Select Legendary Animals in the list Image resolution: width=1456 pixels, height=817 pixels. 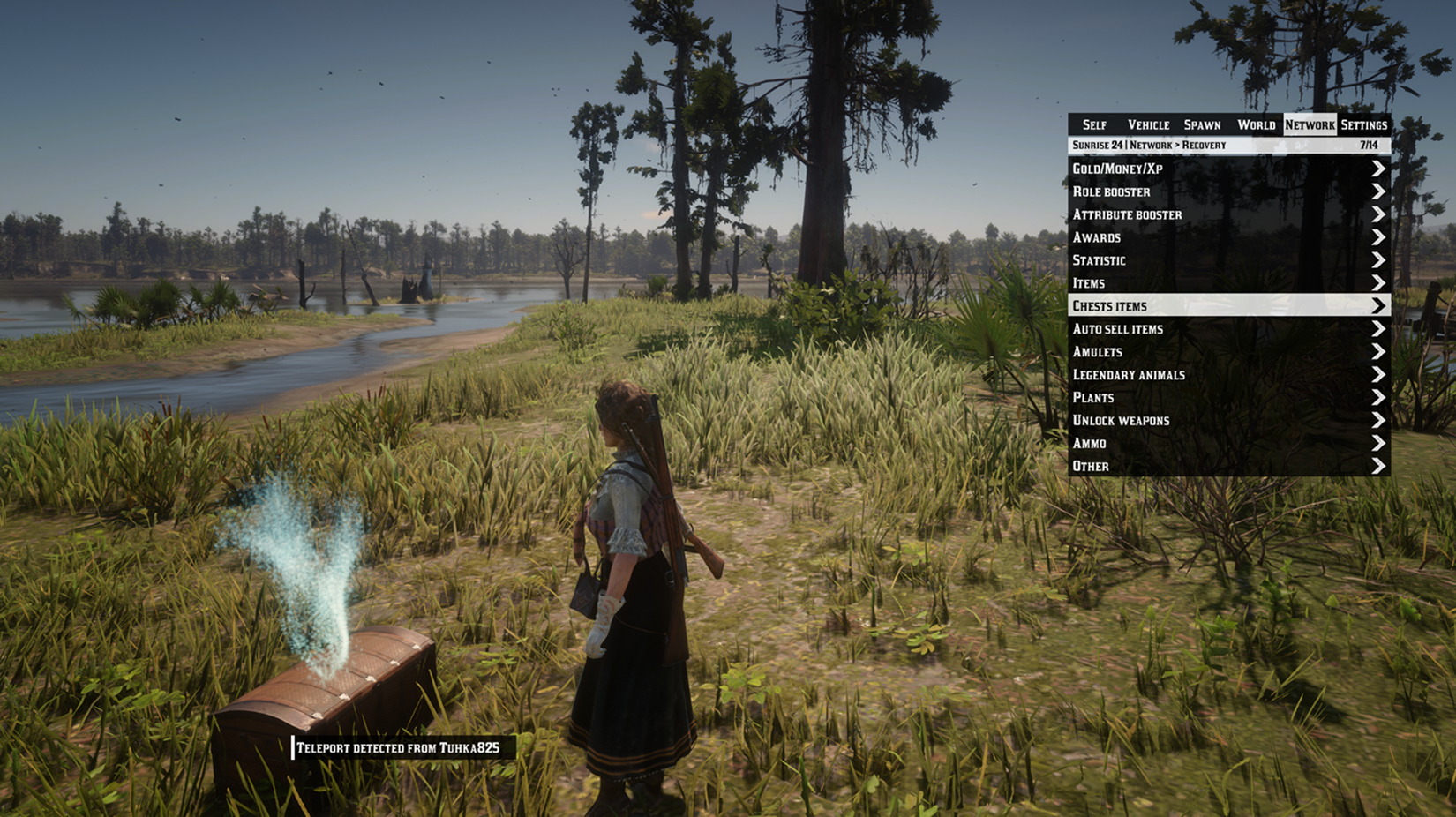(1228, 375)
